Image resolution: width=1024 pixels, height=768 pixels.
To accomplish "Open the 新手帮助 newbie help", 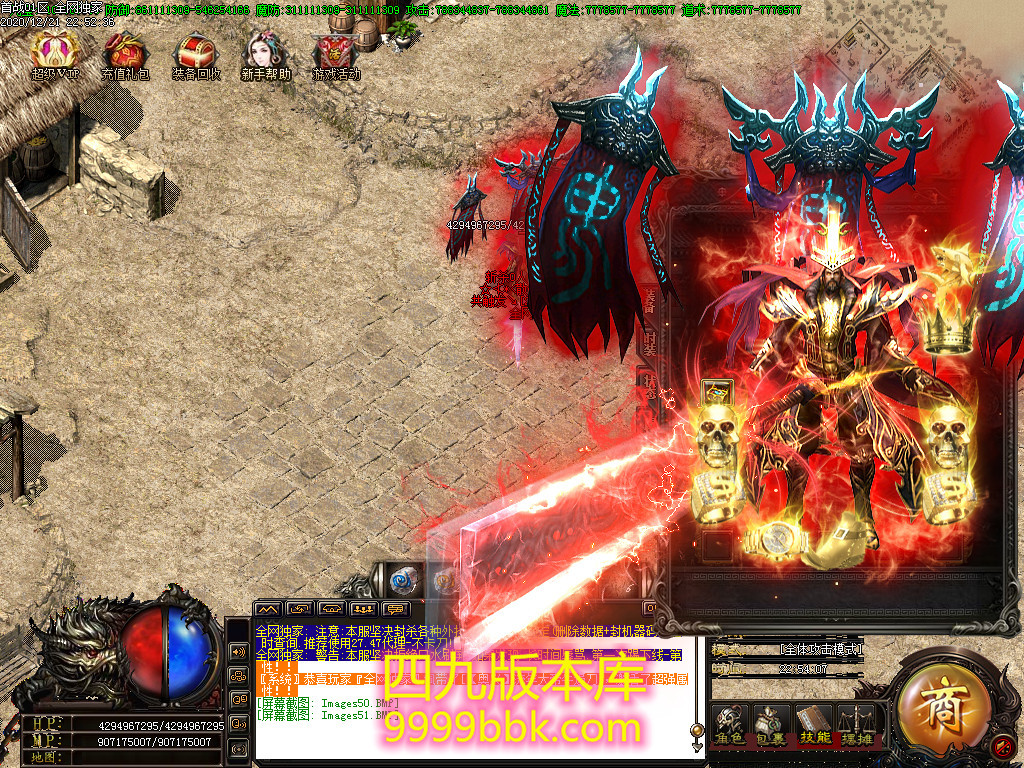I will (x=266, y=53).
